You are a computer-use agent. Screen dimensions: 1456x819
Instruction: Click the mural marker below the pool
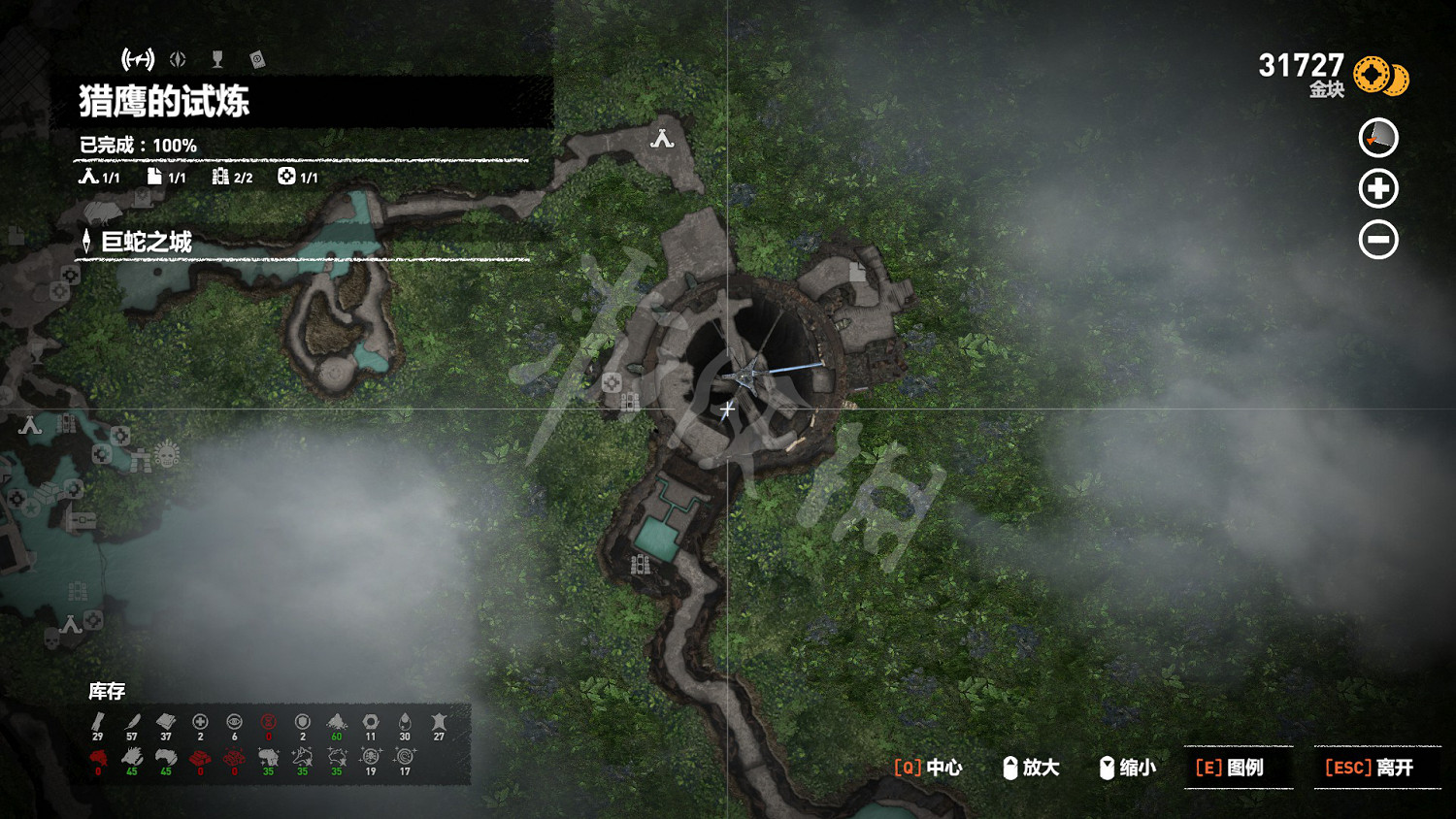click(640, 564)
